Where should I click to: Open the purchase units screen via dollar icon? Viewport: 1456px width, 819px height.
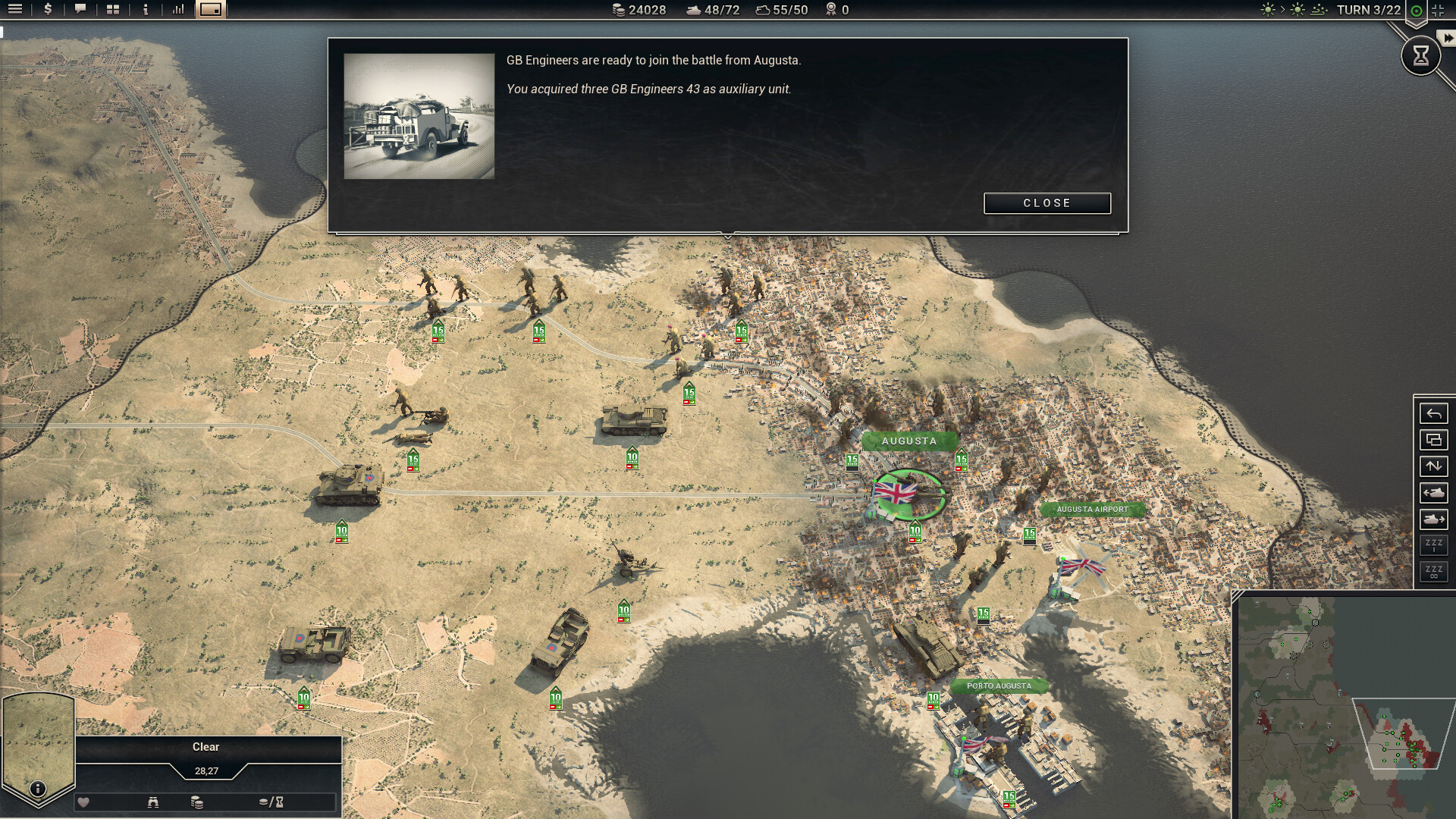(x=47, y=10)
